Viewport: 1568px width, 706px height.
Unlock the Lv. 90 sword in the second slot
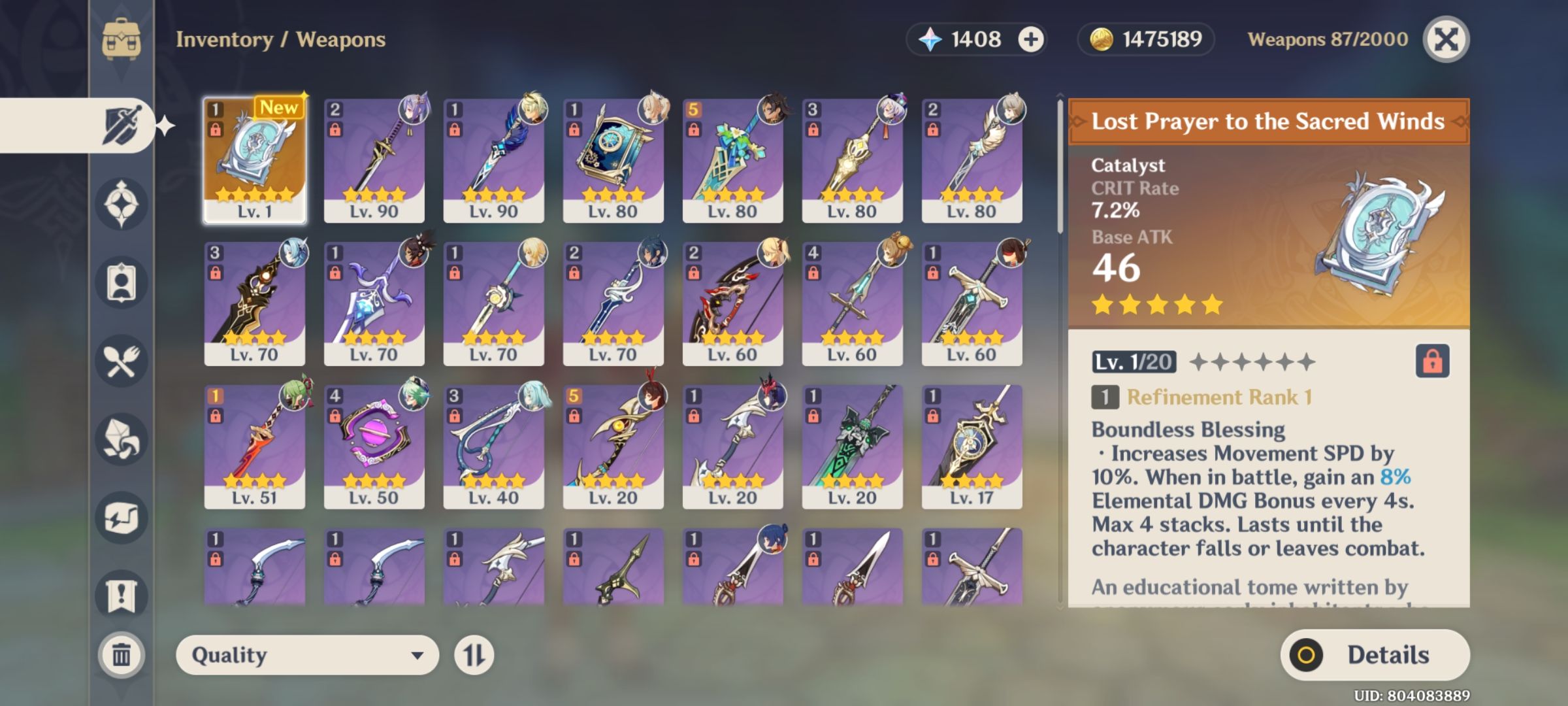tap(335, 130)
